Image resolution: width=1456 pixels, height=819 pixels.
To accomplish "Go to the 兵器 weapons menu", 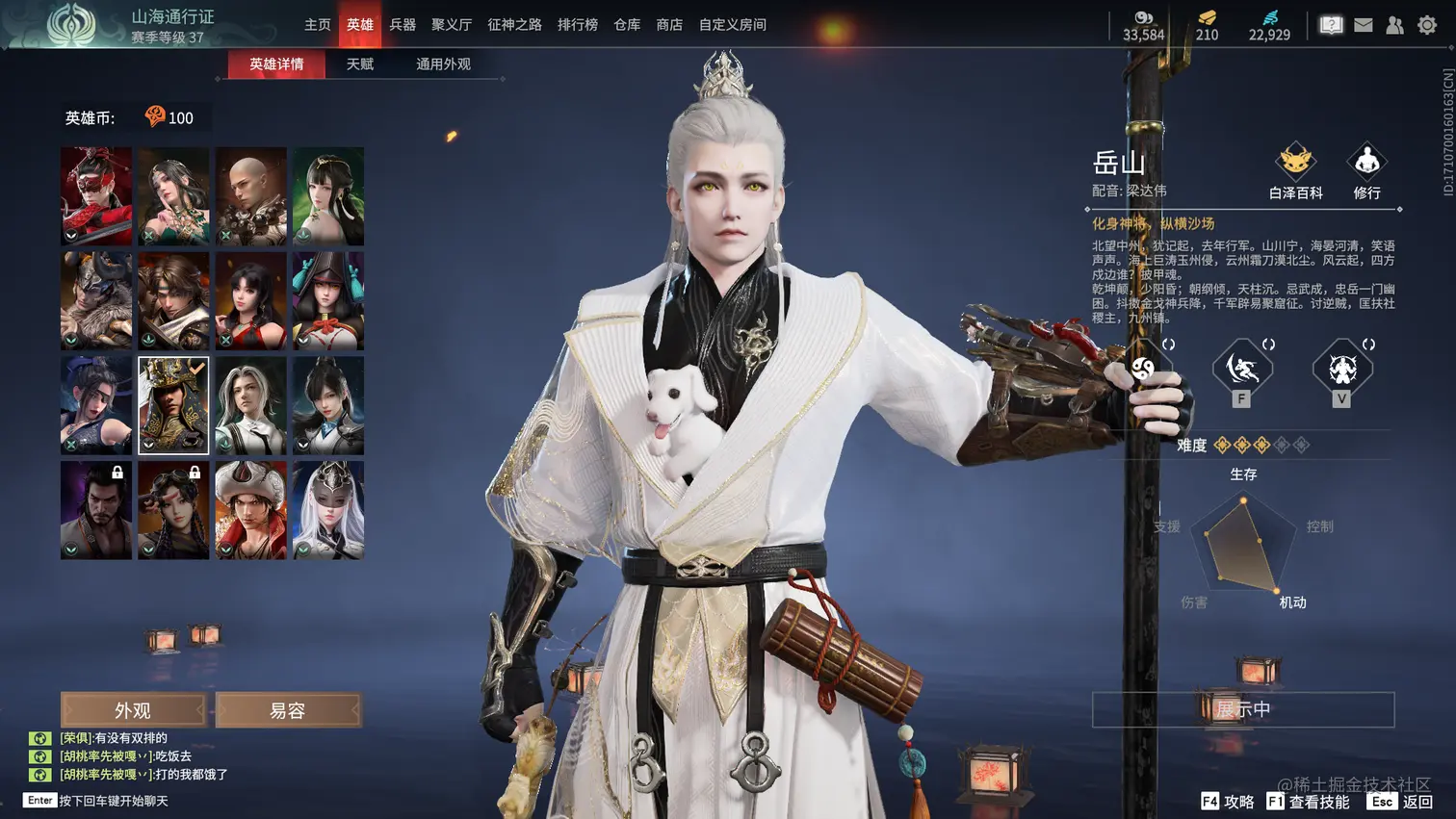I will tap(403, 25).
